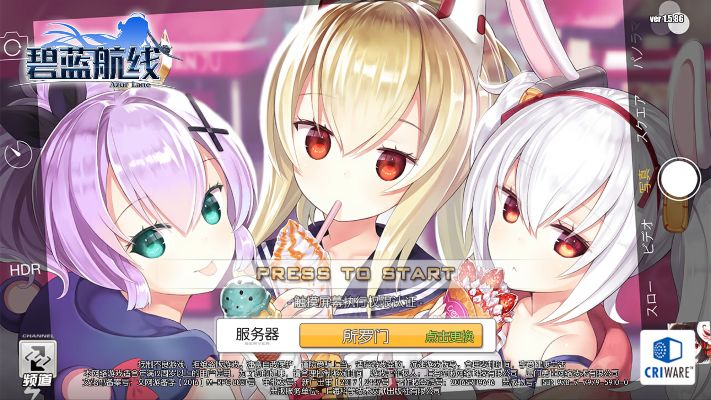
Task: Click the PRESS TO START text
Action: coord(355,273)
